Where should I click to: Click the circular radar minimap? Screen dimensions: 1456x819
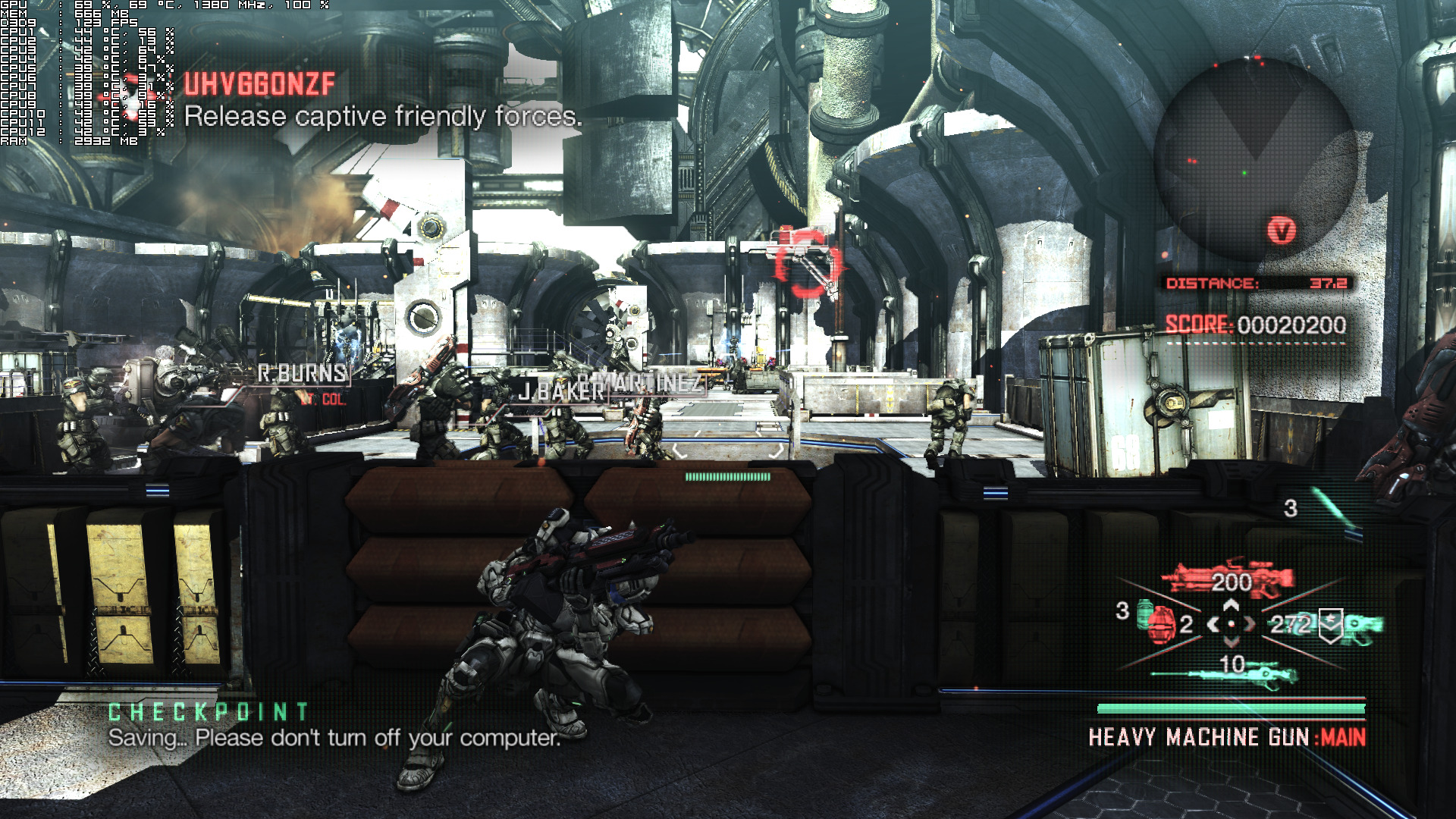point(1255,161)
